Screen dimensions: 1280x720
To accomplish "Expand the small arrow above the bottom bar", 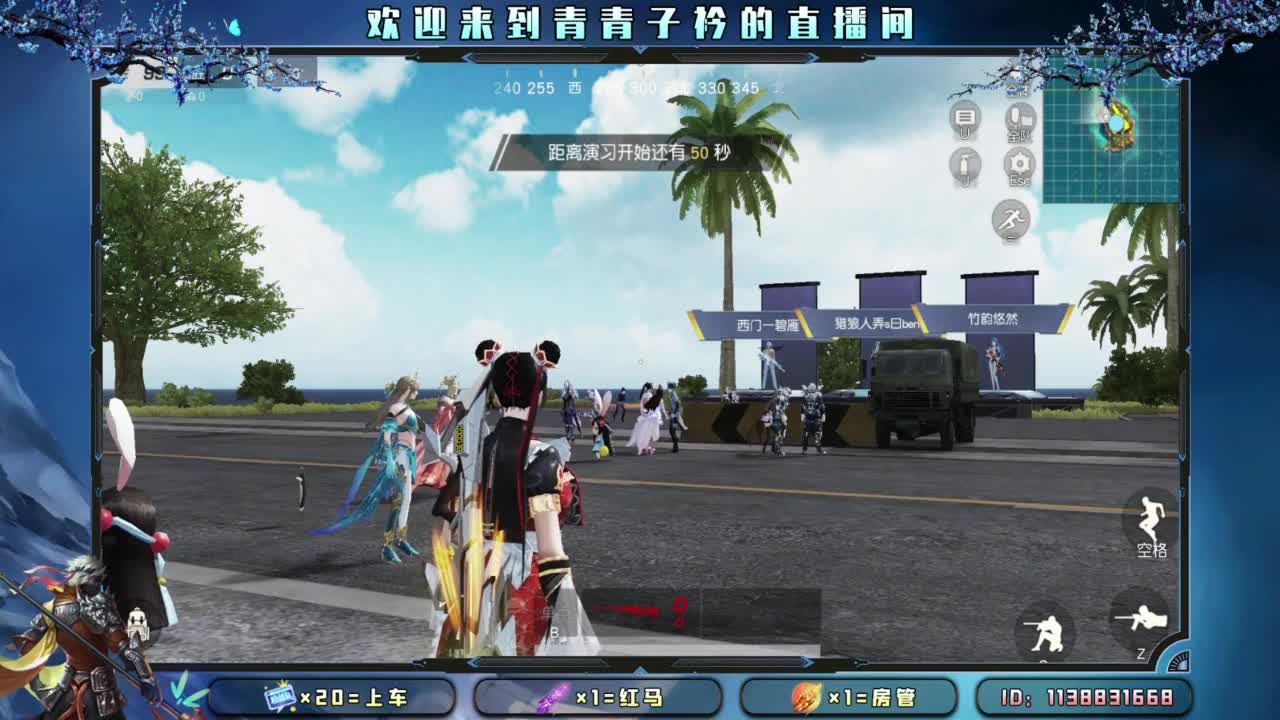I will coord(640,670).
